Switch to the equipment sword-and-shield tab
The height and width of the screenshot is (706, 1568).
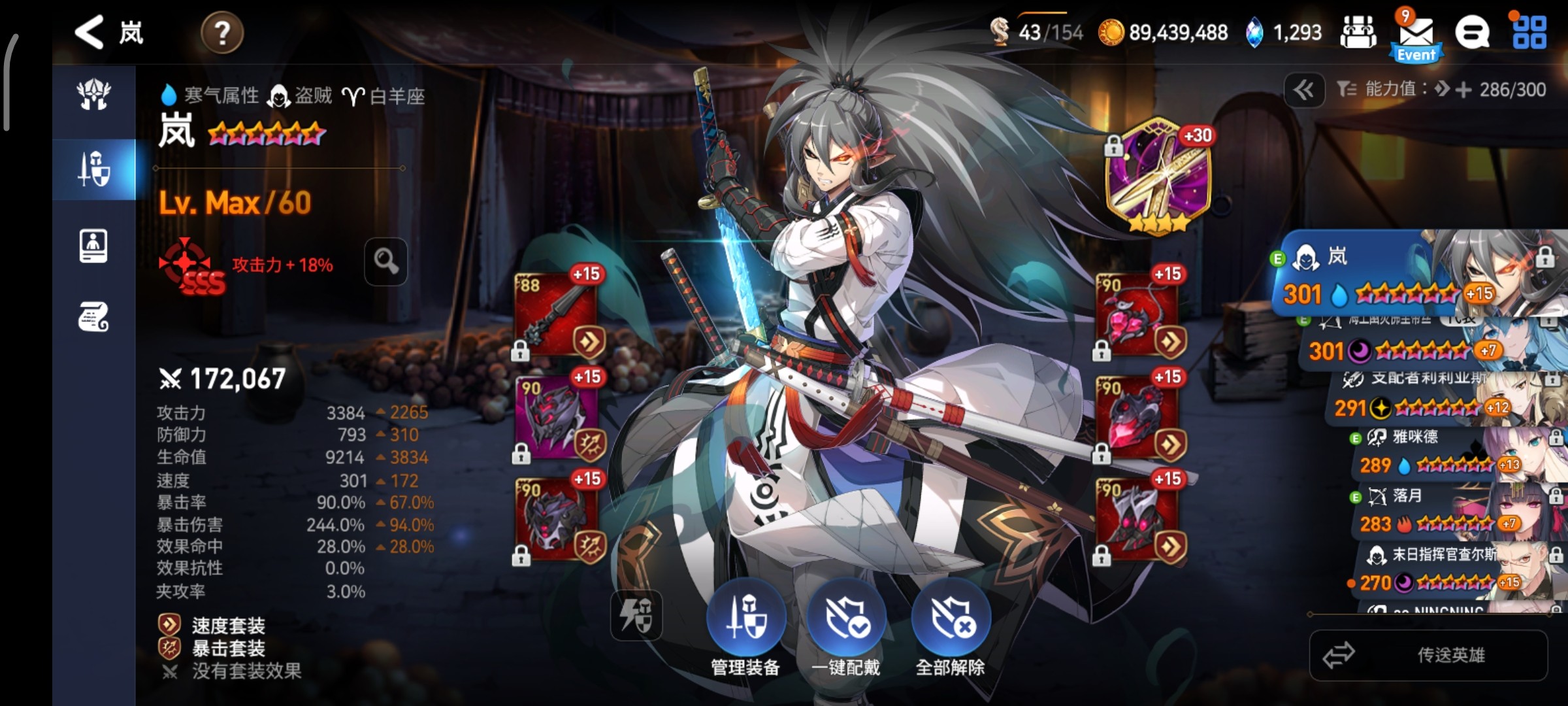pyautogui.click(x=94, y=169)
